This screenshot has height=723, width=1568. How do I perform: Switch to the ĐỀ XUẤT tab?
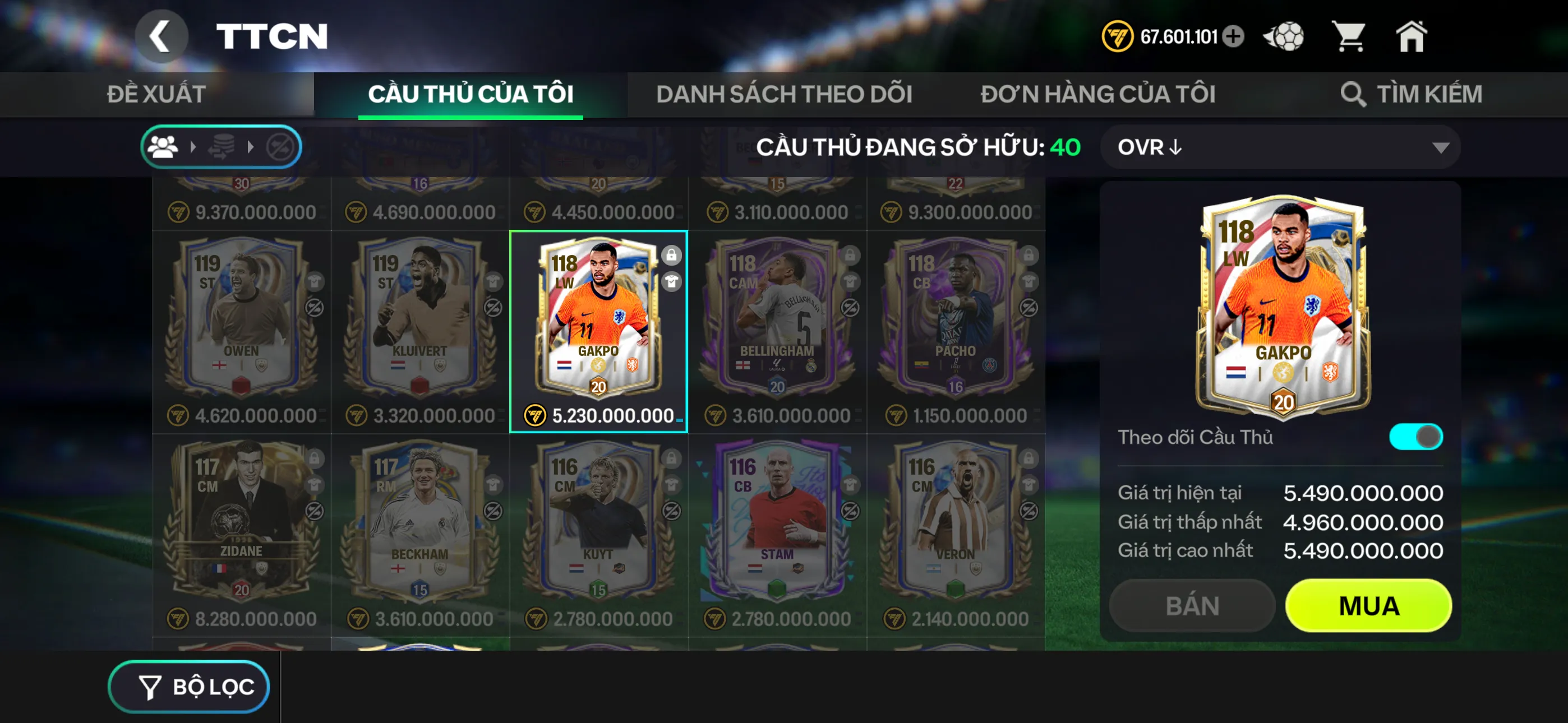pyautogui.click(x=156, y=94)
